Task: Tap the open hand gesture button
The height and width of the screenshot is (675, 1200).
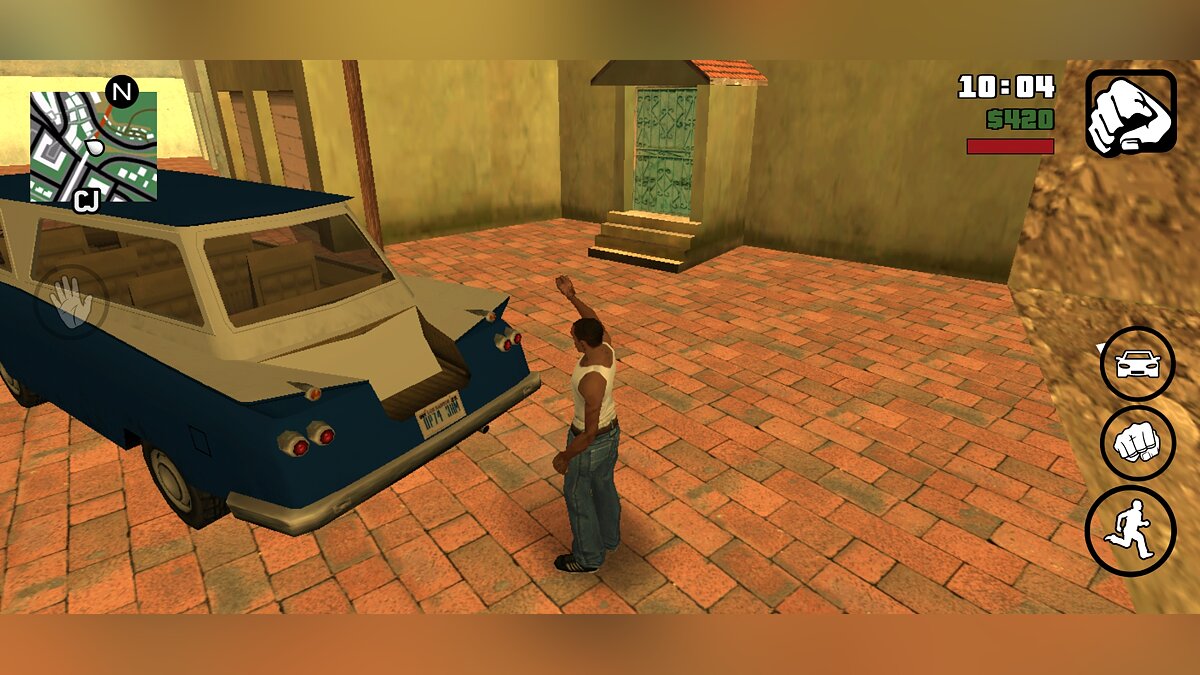Action: tap(71, 300)
